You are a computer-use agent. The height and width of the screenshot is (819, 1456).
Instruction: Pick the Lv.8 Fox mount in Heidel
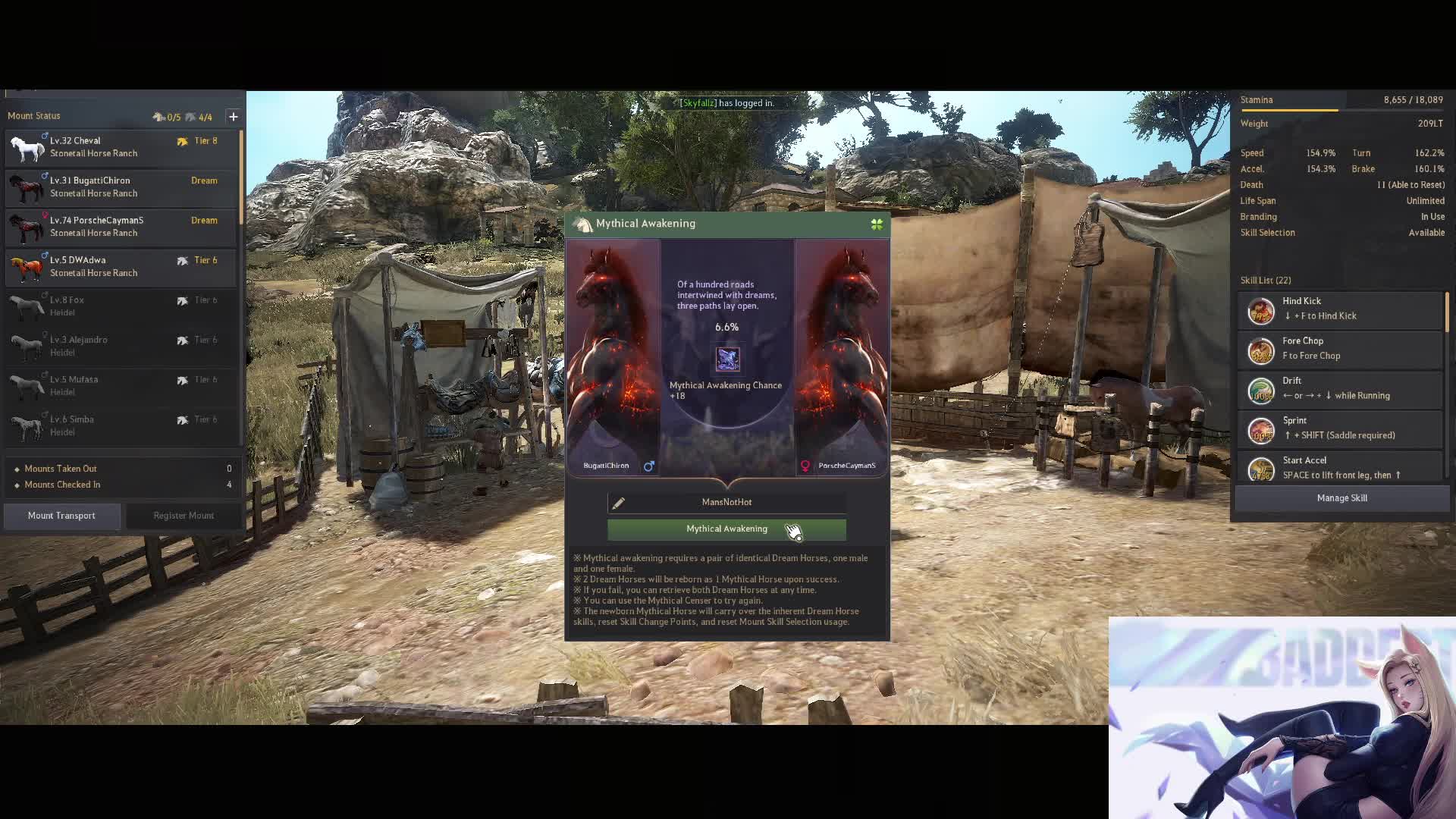tap(121, 306)
